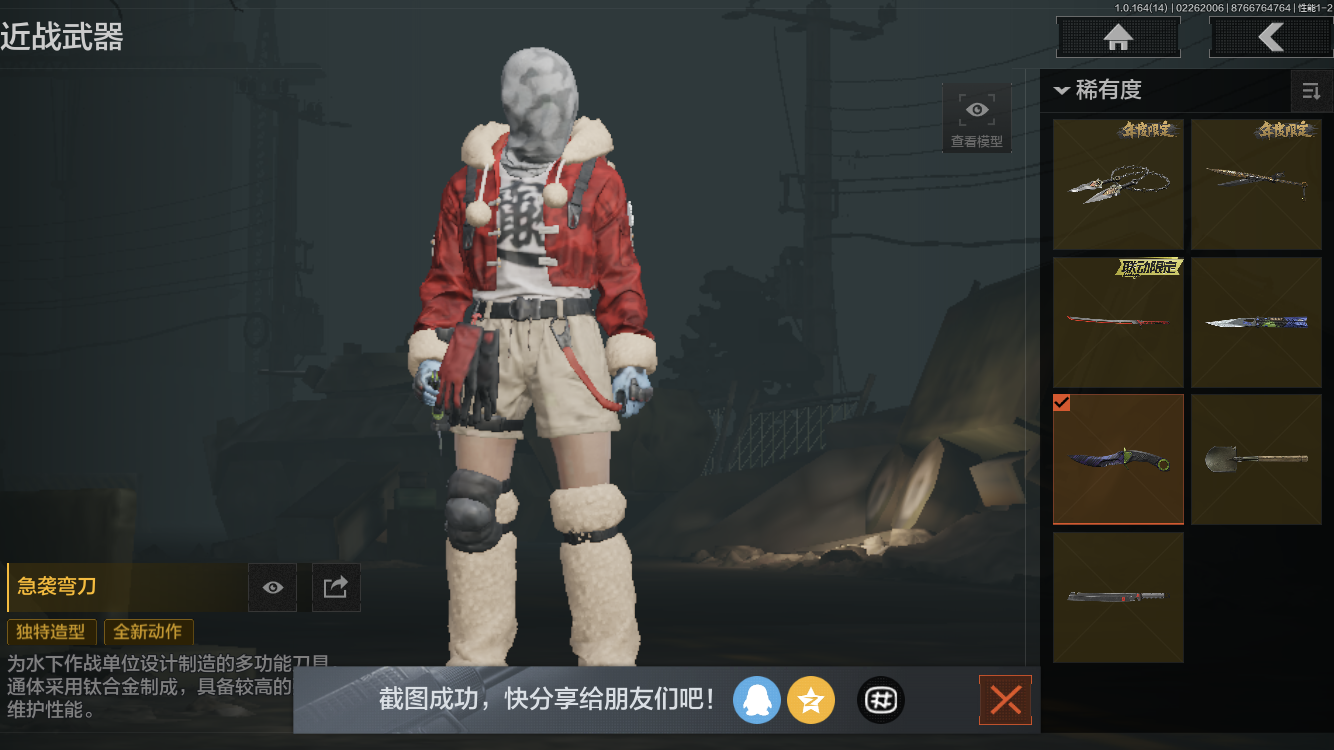
Task: Select the 联动限定 katana thumbnail
Action: click(x=1117, y=322)
